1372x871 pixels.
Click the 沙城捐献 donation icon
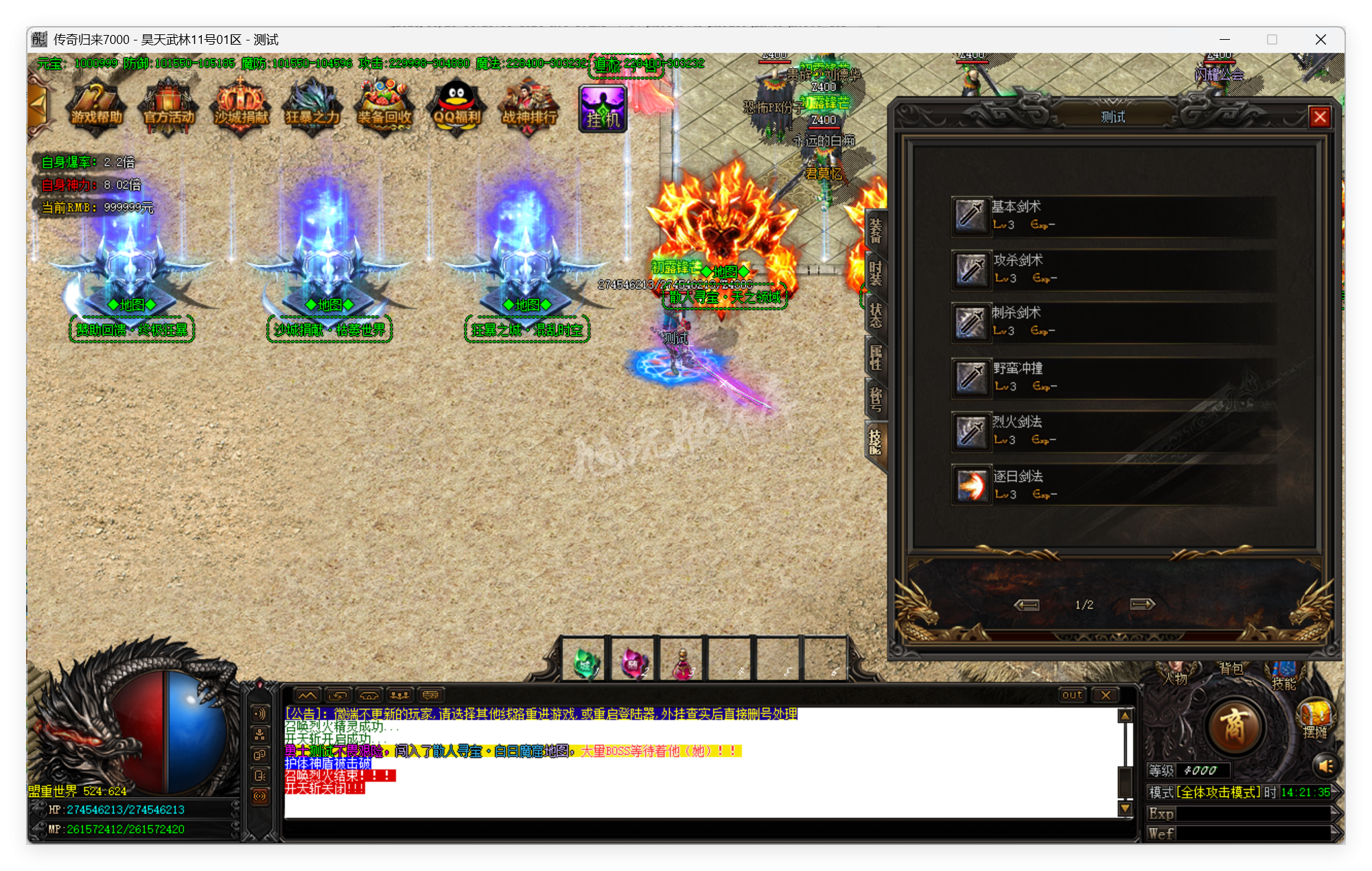pos(241,108)
